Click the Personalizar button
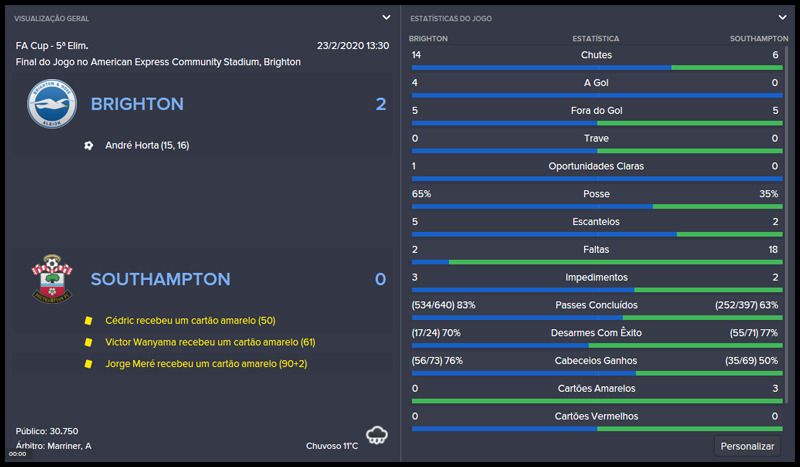This screenshot has width=800, height=467. click(x=748, y=446)
